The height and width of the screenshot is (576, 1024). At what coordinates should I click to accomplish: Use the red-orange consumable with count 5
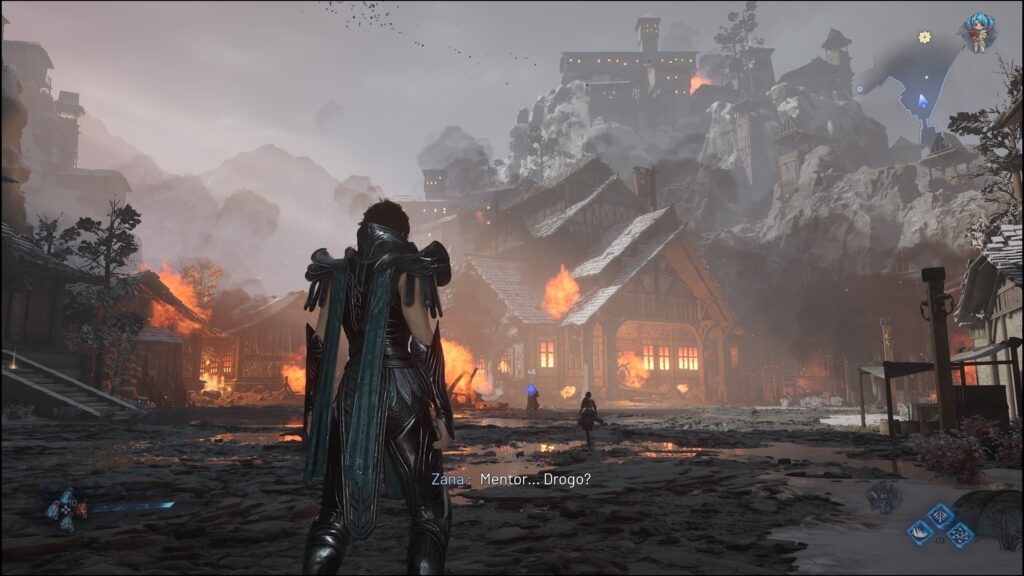click(x=79, y=510)
